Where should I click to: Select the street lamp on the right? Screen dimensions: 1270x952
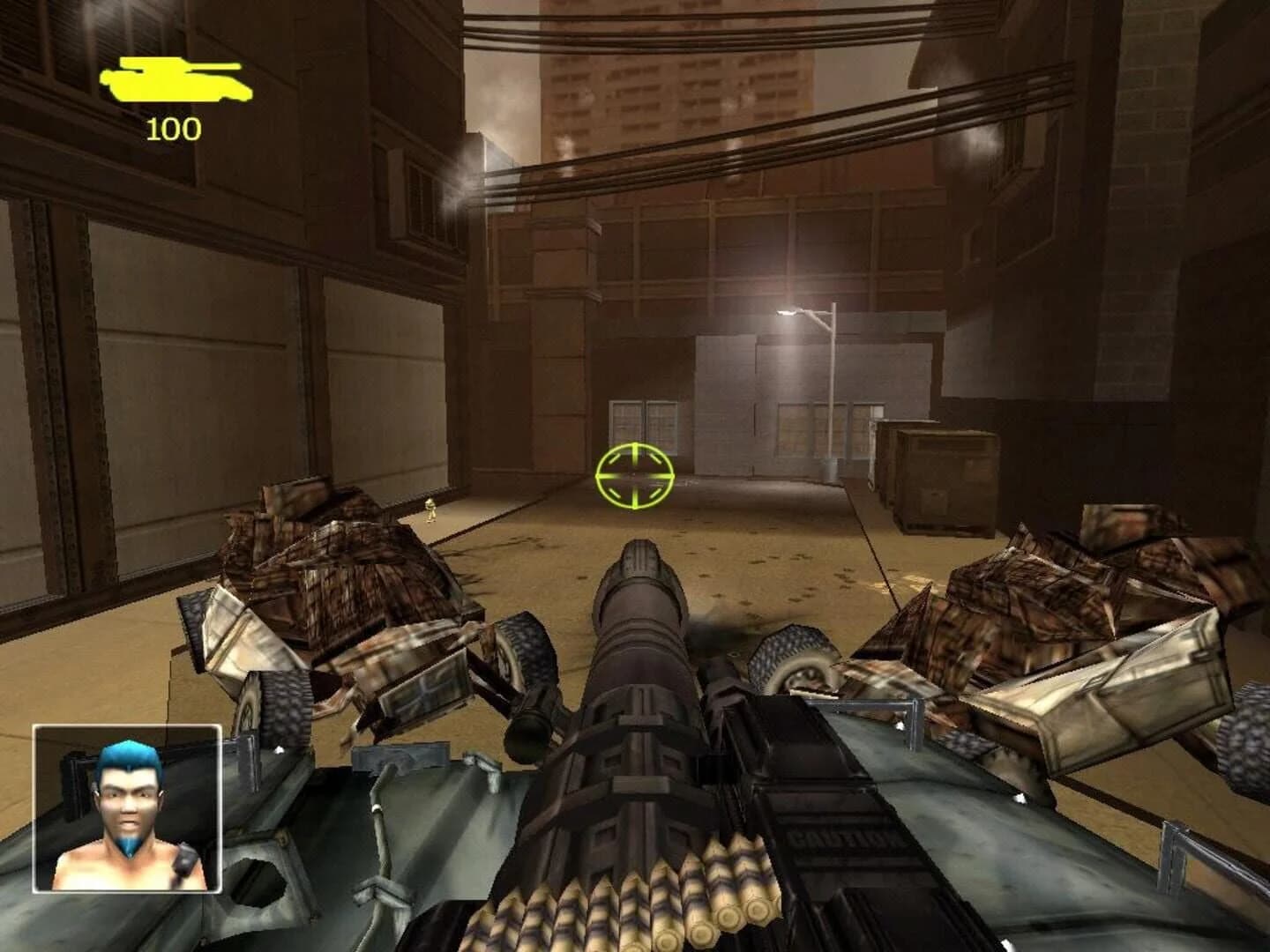coord(807,317)
